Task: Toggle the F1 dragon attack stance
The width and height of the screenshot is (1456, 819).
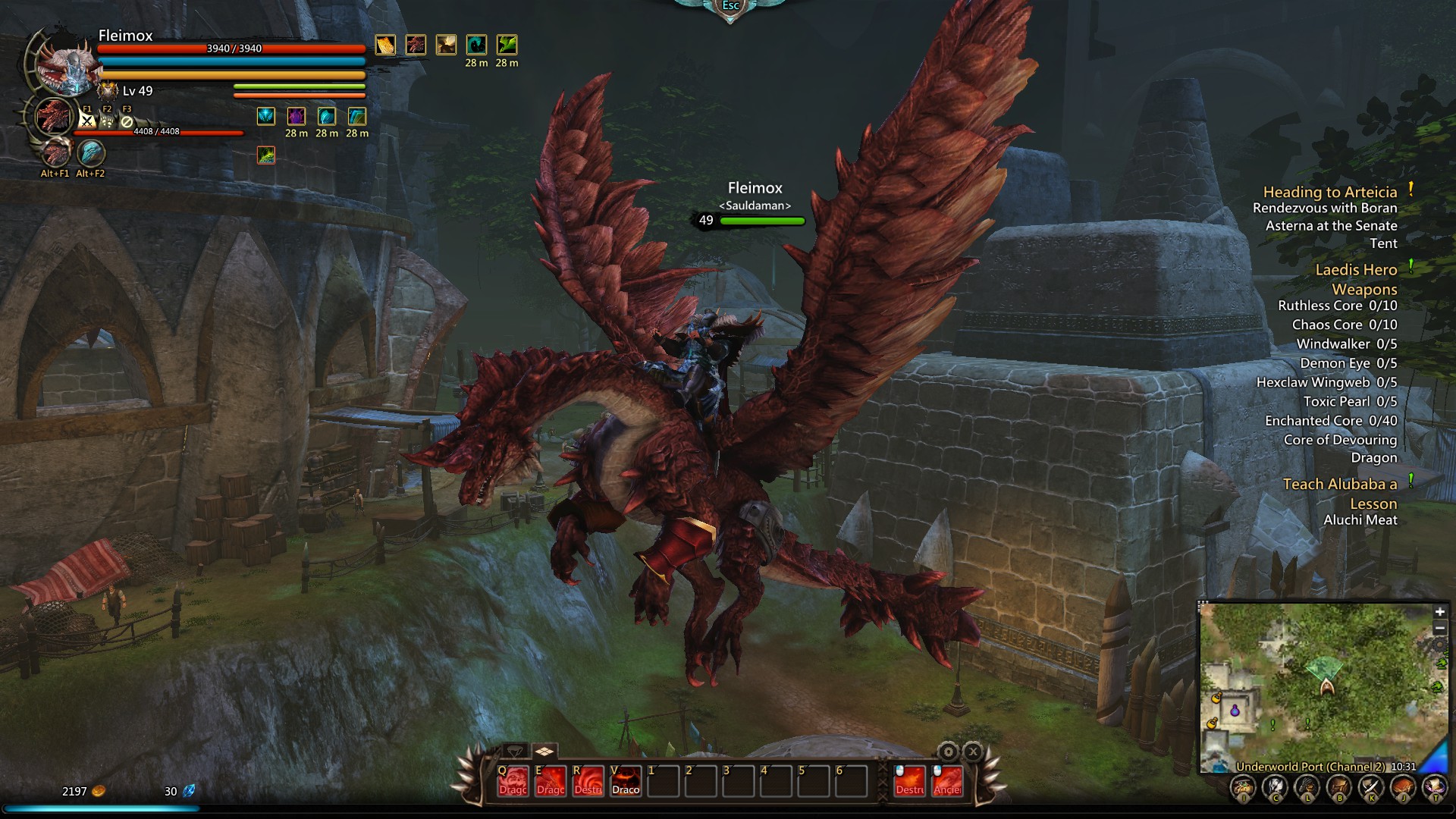Action: pos(86,121)
